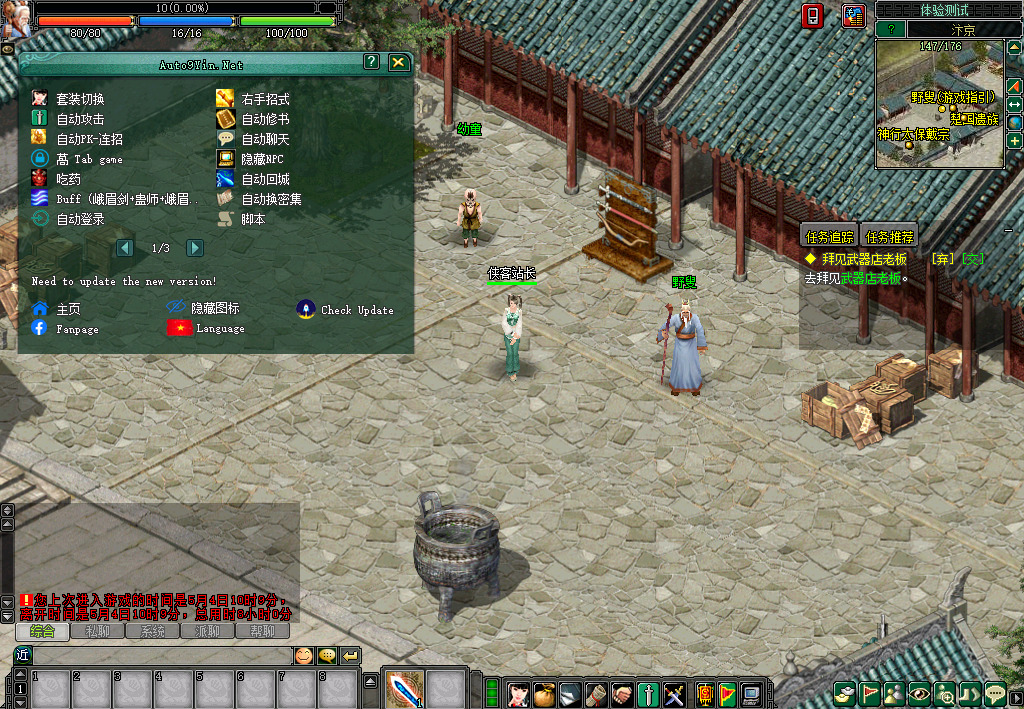The width and height of the screenshot is (1024, 709).
Task: Switch to the 私聊 private chat tab
Action: pos(97,631)
